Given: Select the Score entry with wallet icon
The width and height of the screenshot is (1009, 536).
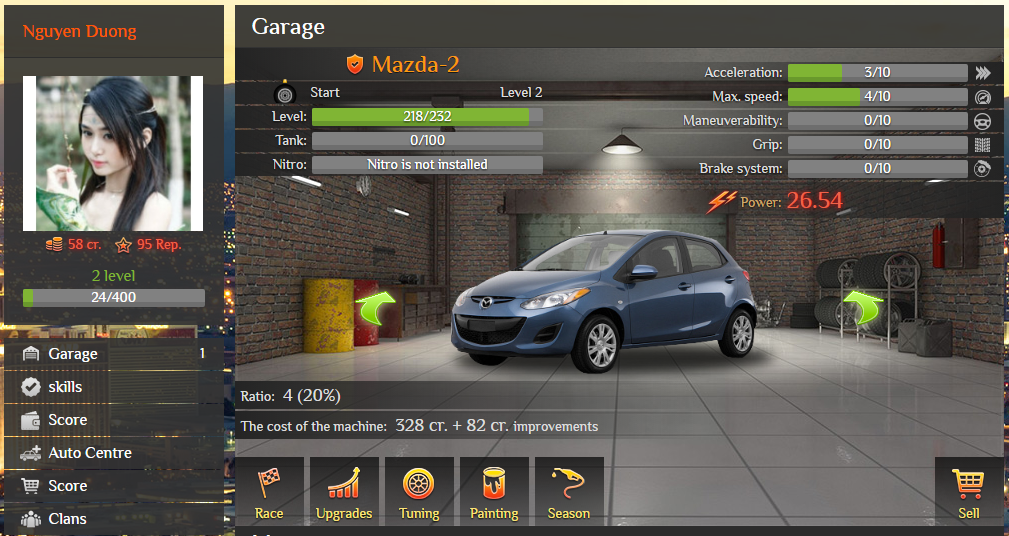Looking at the screenshot, I should [x=67, y=420].
